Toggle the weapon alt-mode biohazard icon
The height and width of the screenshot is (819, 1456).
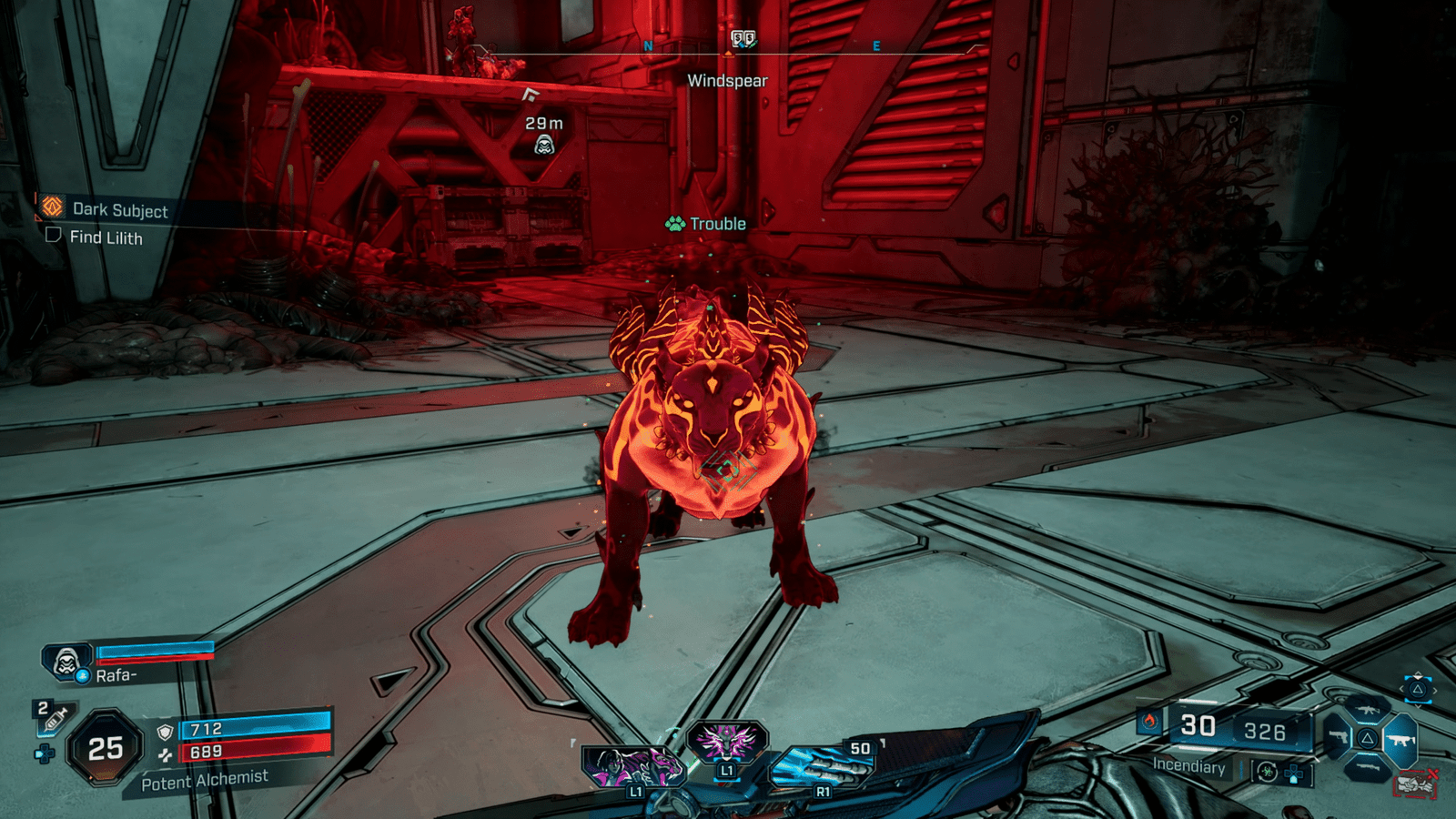pyautogui.click(x=1266, y=772)
